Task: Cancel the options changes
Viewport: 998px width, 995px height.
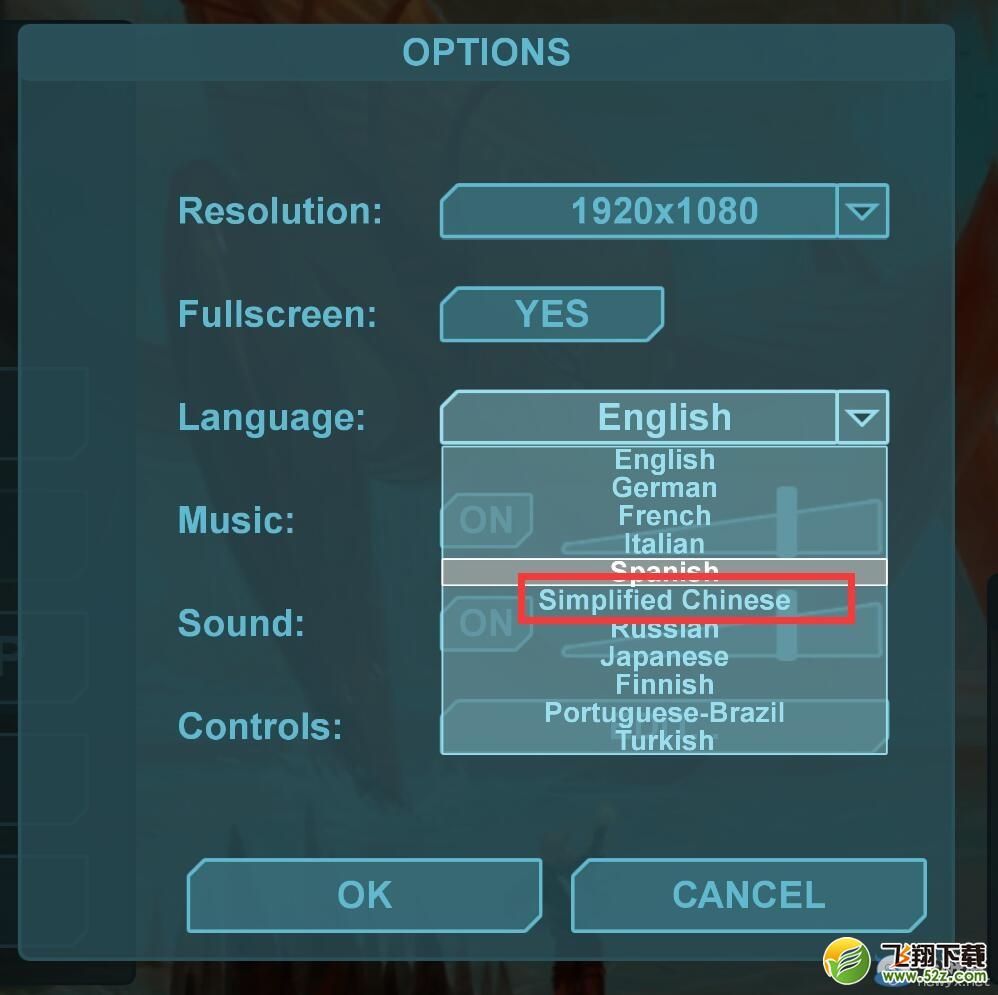Action: pos(748,895)
